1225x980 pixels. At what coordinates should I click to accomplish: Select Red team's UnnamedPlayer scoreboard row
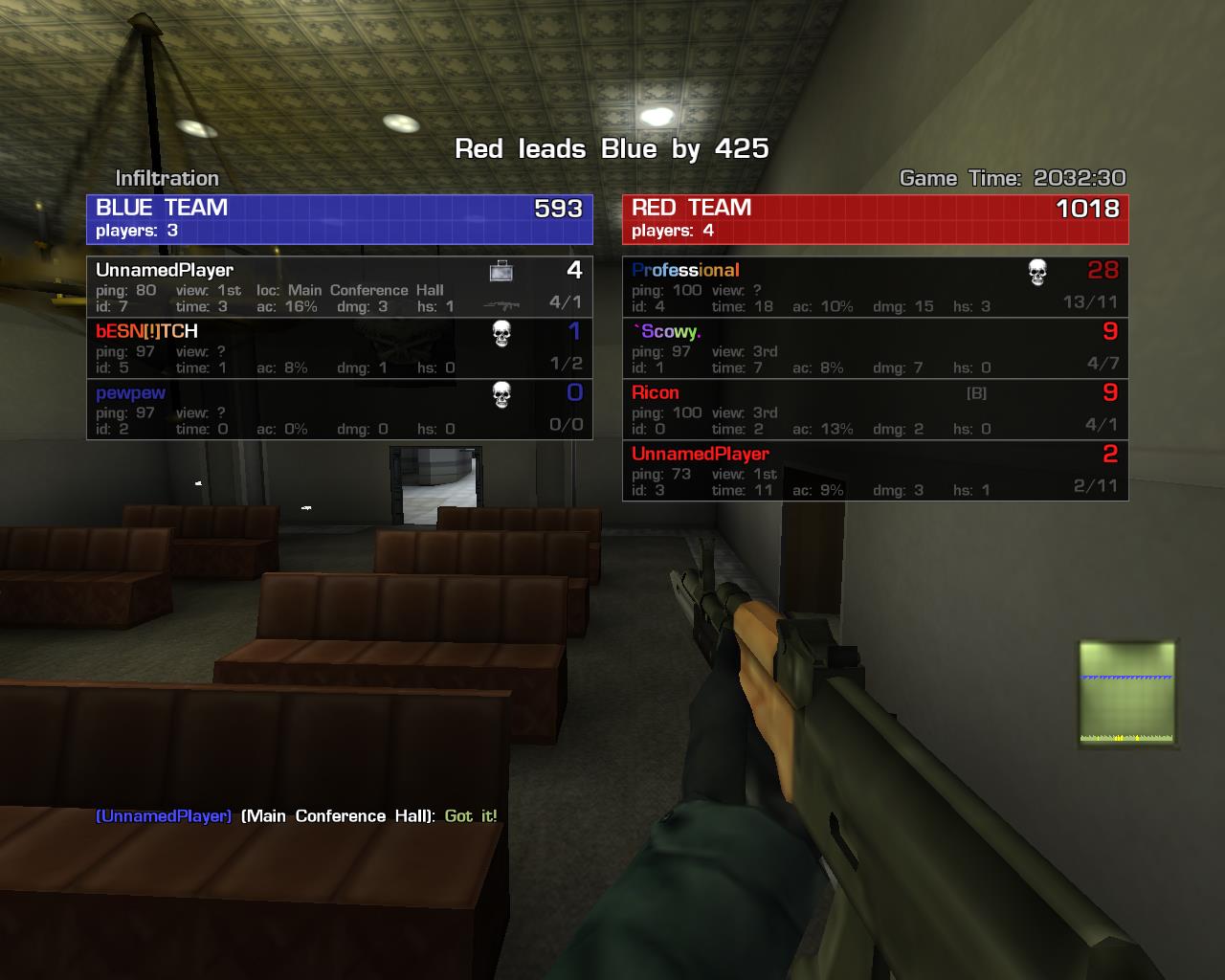coord(875,471)
